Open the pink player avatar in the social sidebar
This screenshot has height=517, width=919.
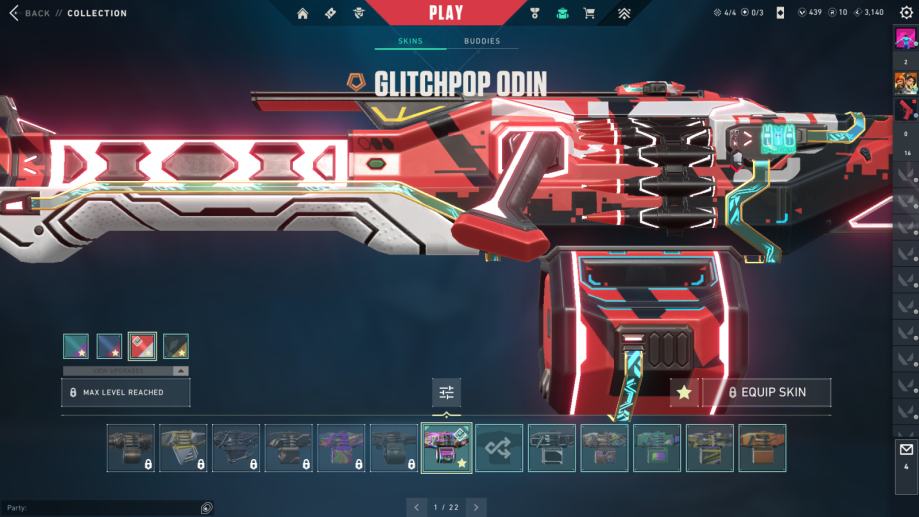906,40
